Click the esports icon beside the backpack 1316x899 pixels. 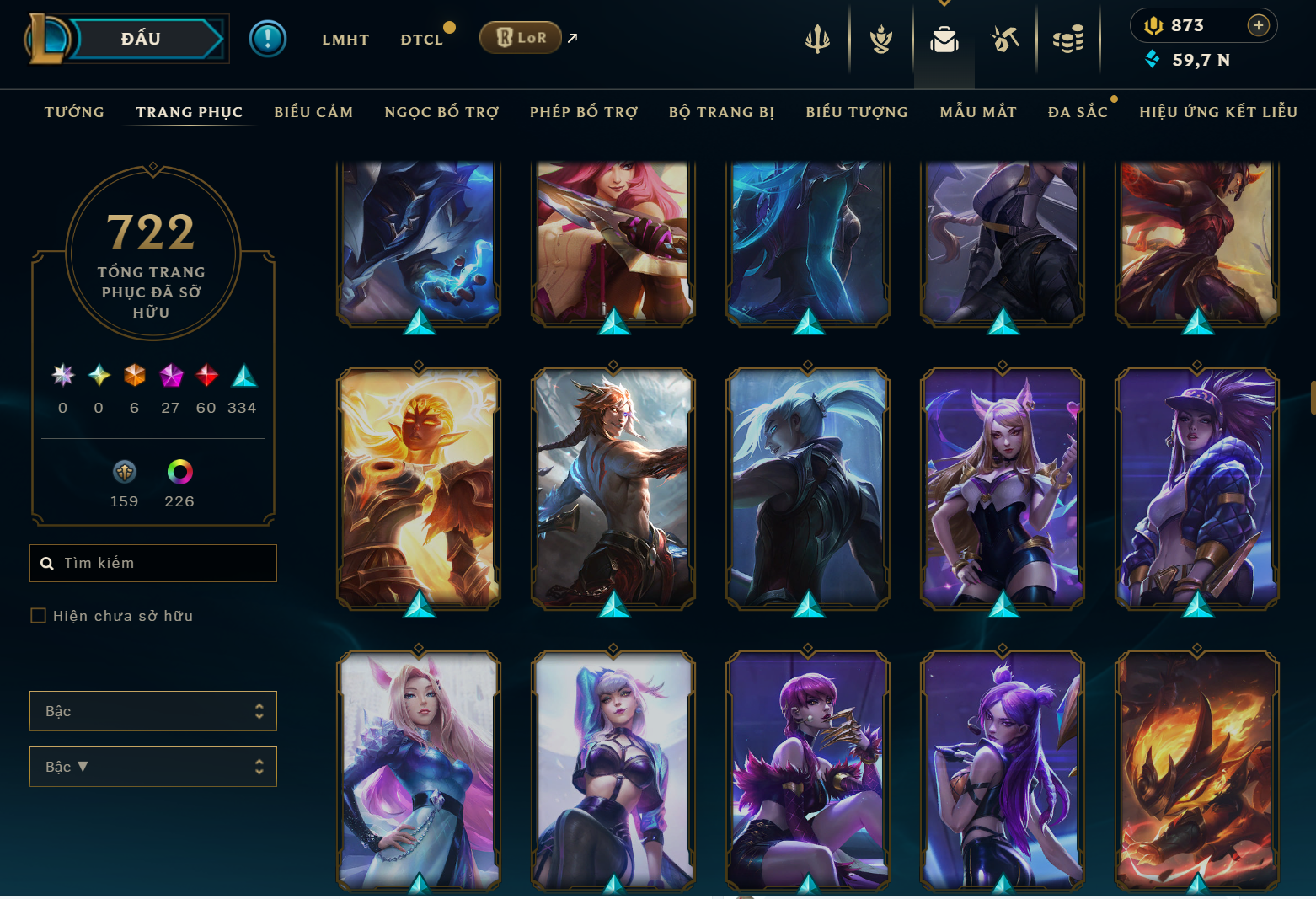tap(1008, 38)
